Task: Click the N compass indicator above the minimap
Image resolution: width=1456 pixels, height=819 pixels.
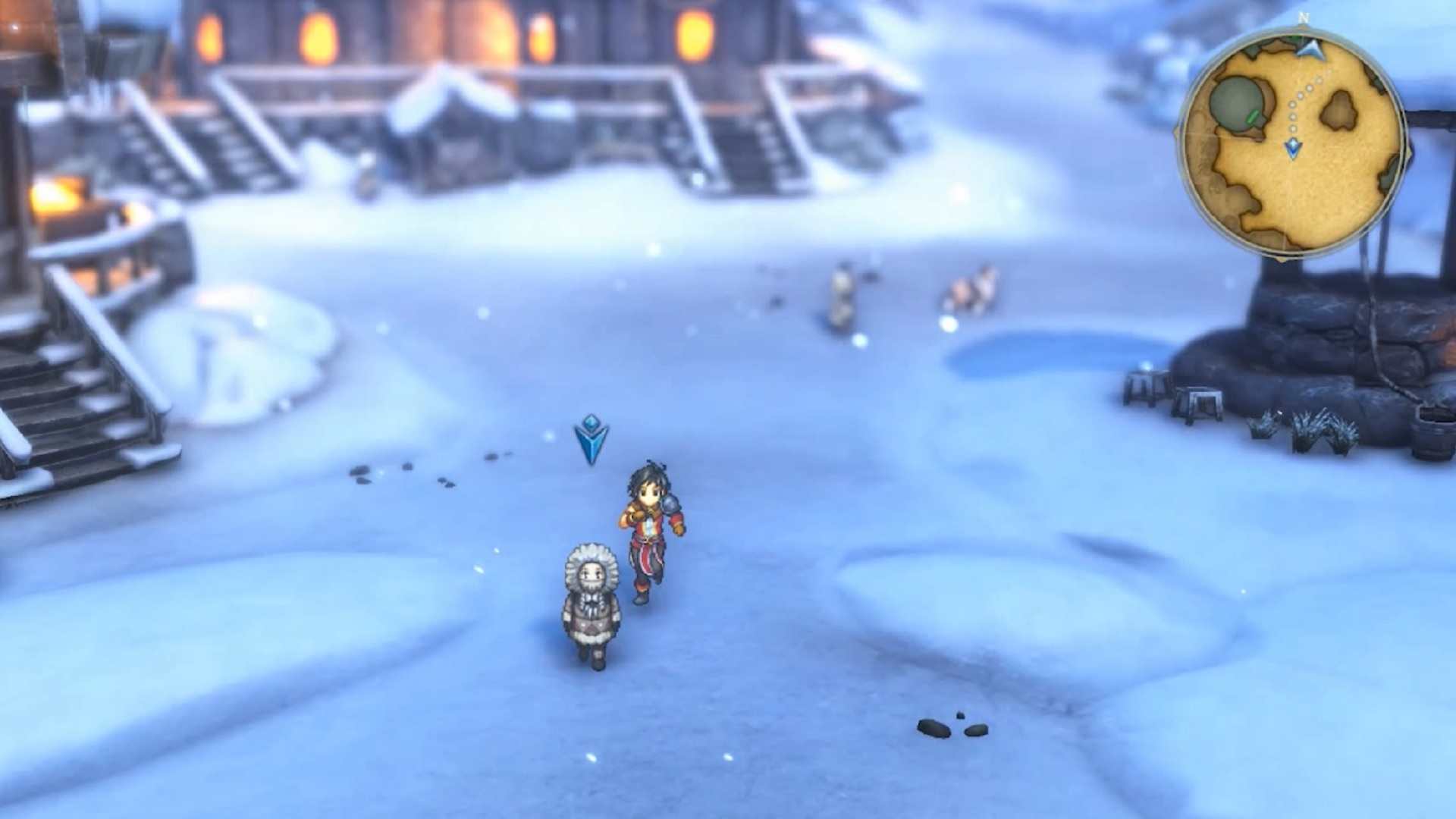Action: 1303,17
